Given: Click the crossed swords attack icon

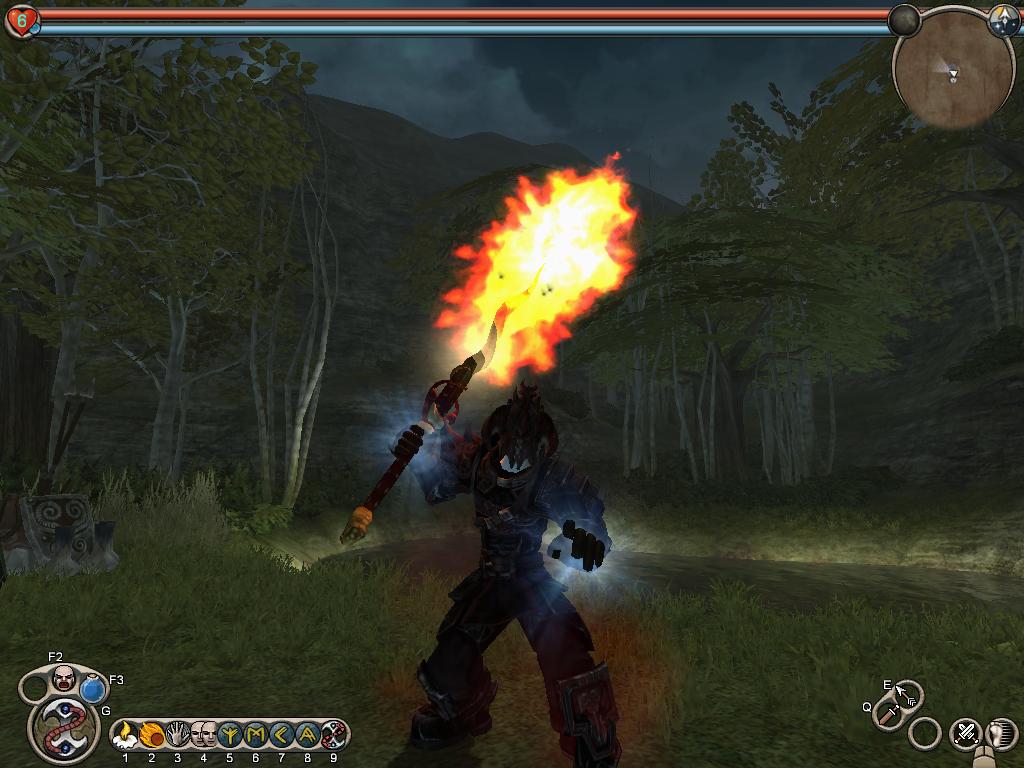Looking at the screenshot, I should tap(966, 733).
